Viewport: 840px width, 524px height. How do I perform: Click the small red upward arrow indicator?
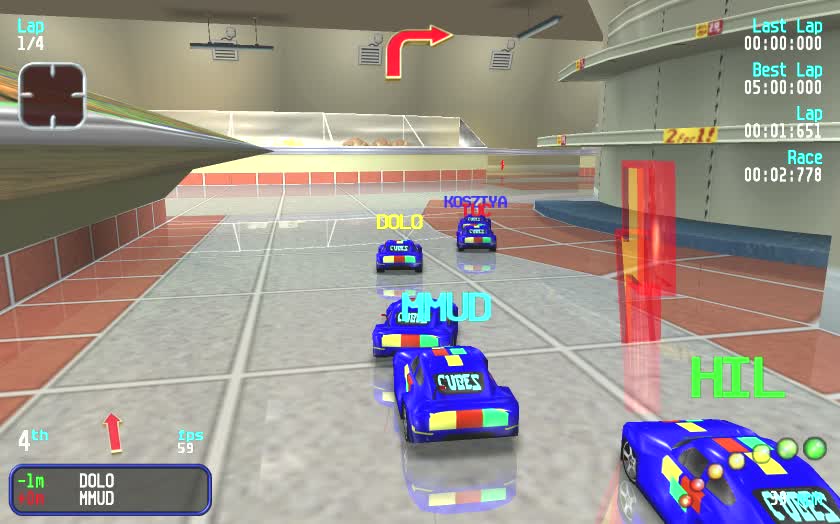pos(112,432)
